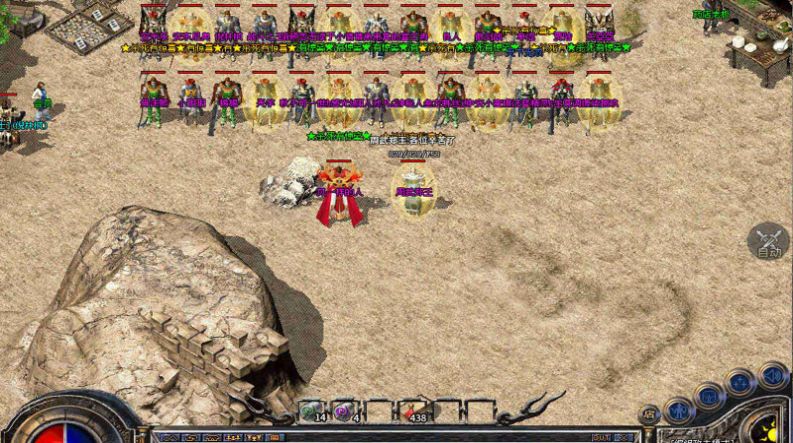Click the blue speaker sound button

[x=771, y=375]
